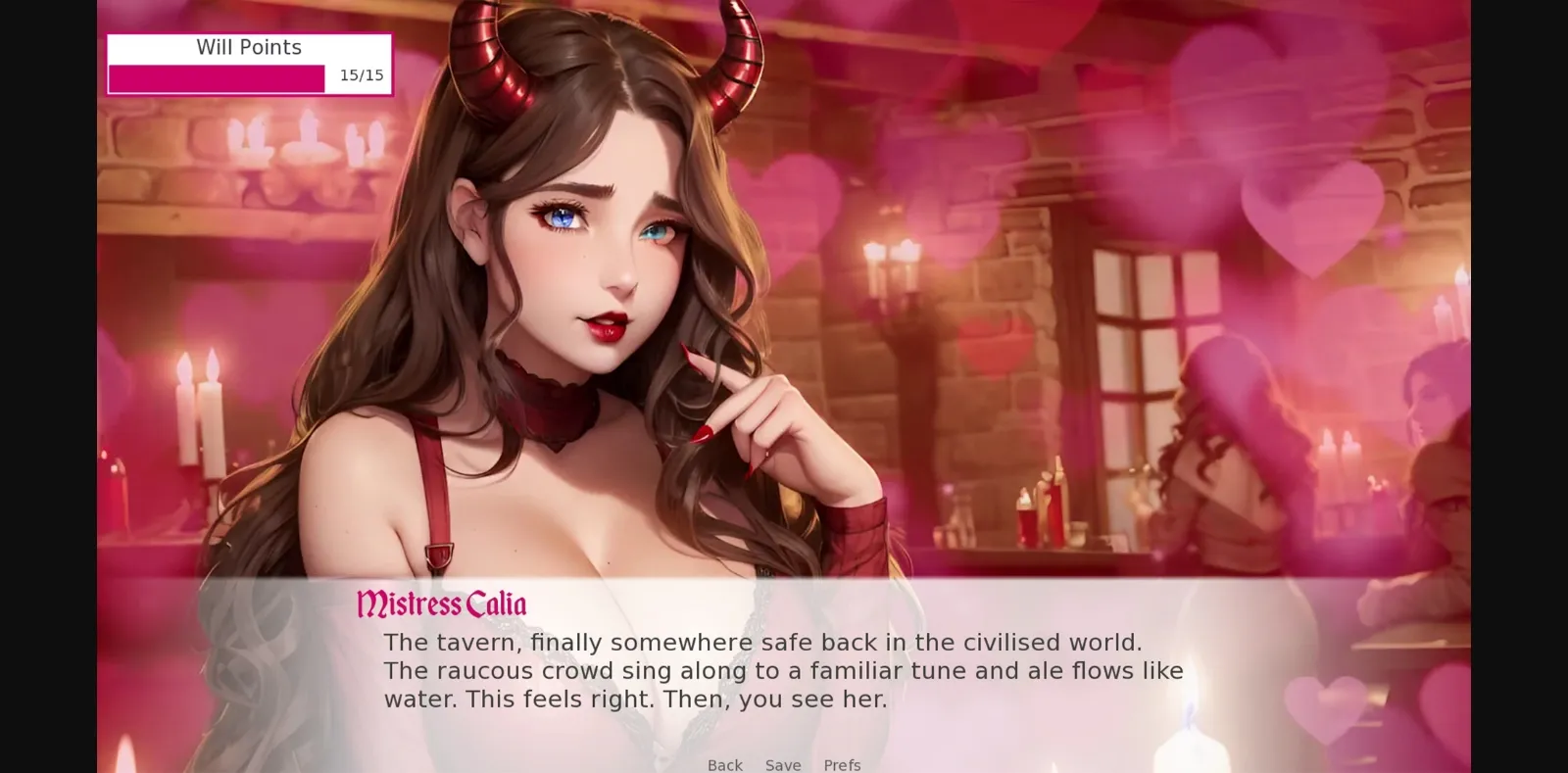Click the Will Points panel title
1568x773 pixels.
[249, 47]
